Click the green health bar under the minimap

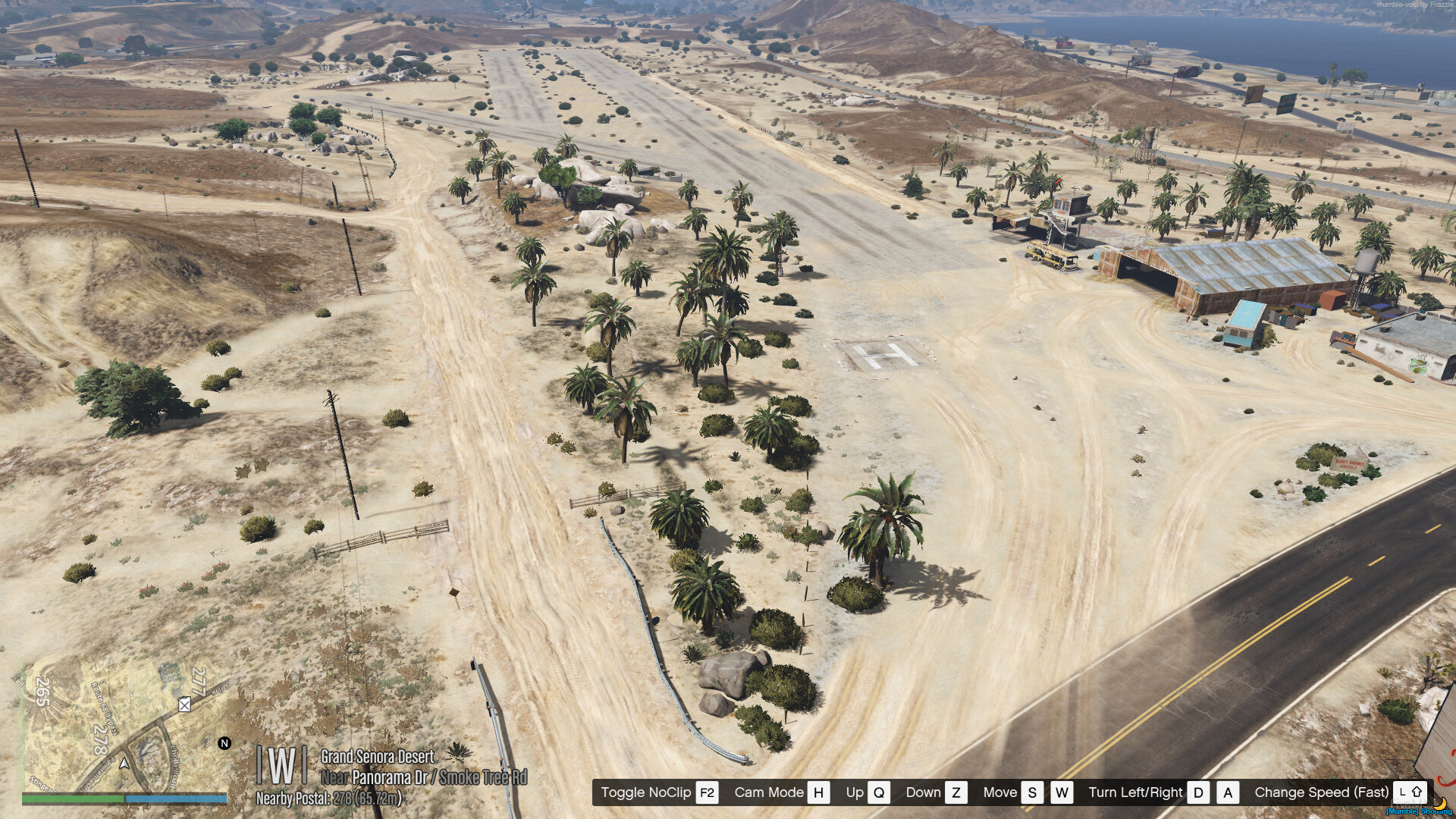(72, 800)
